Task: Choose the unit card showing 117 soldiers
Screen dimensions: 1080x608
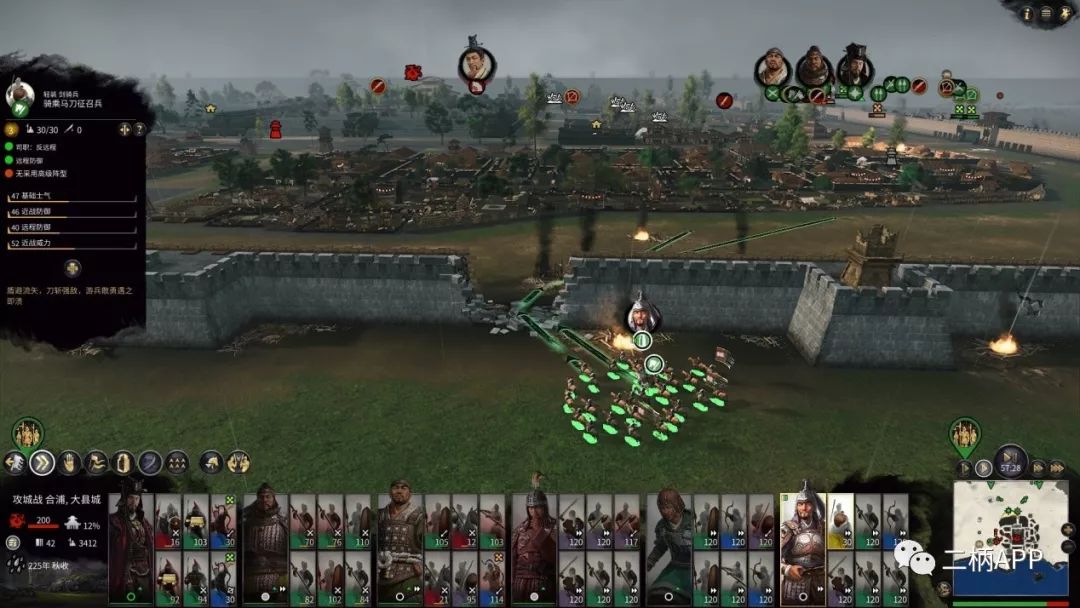Action: click(x=627, y=522)
